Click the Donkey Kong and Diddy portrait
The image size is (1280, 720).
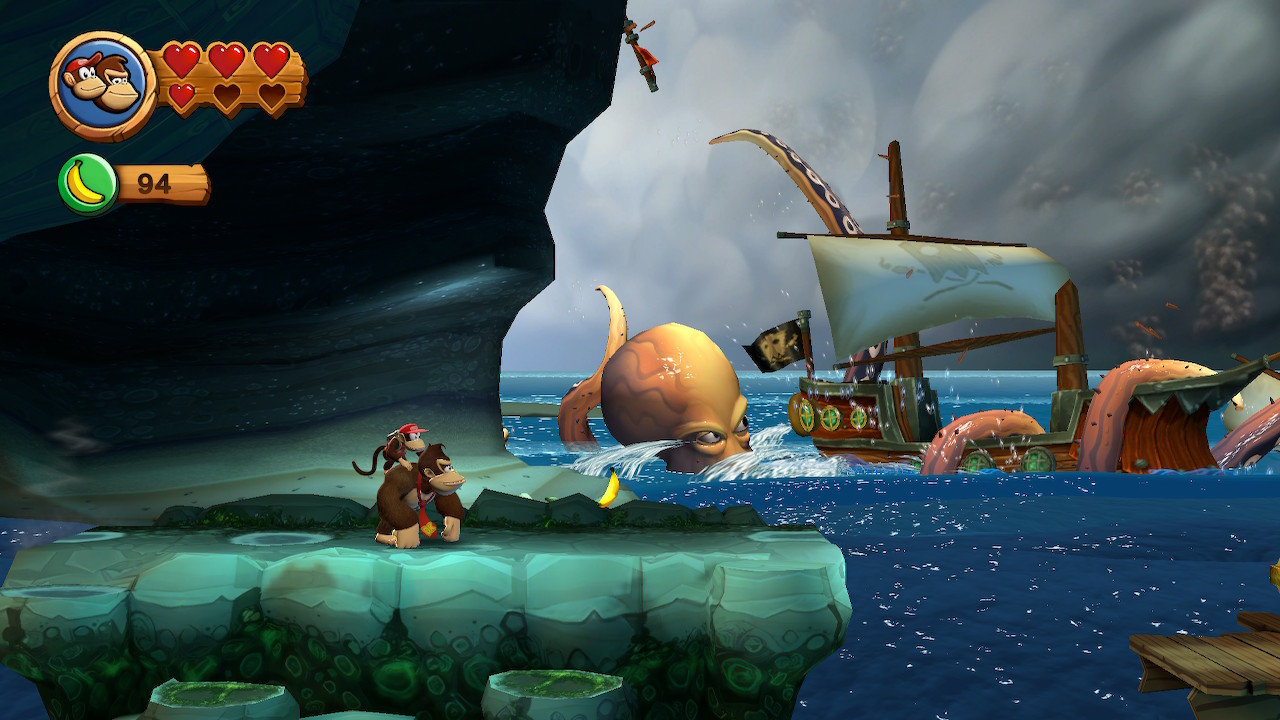(x=102, y=85)
